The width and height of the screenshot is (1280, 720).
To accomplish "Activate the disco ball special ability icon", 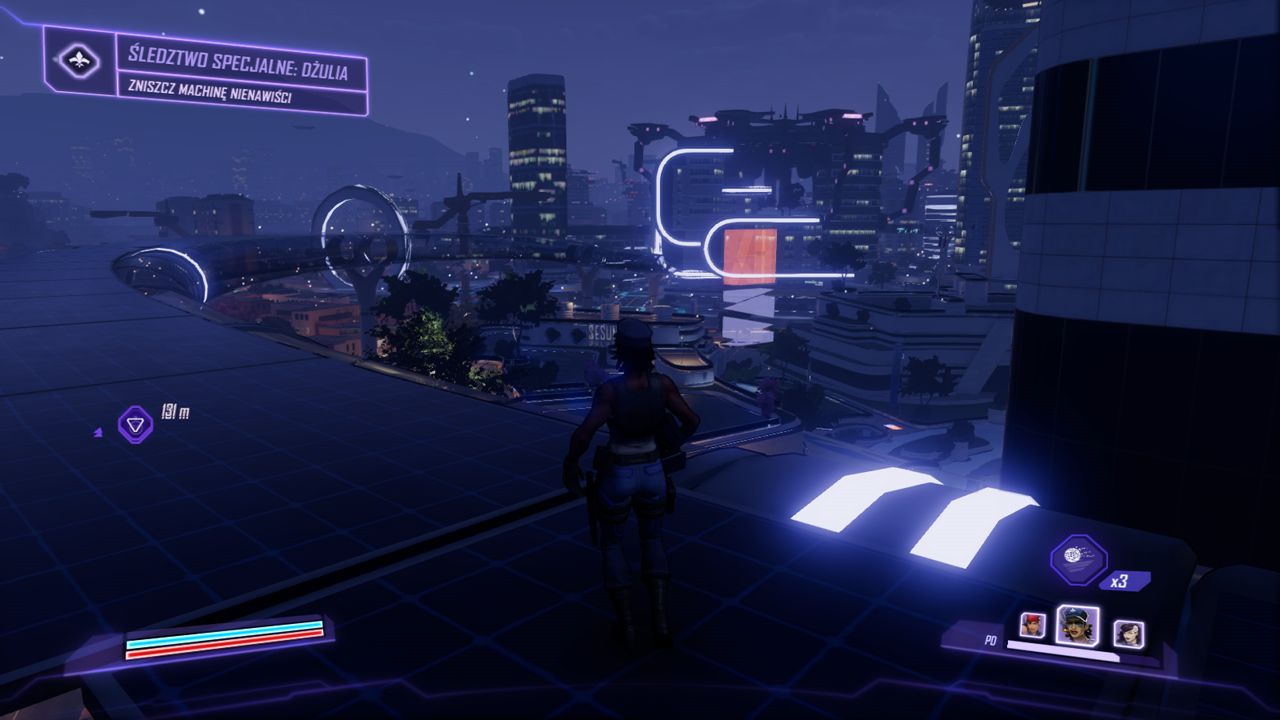I will [x=1078, y=559].
